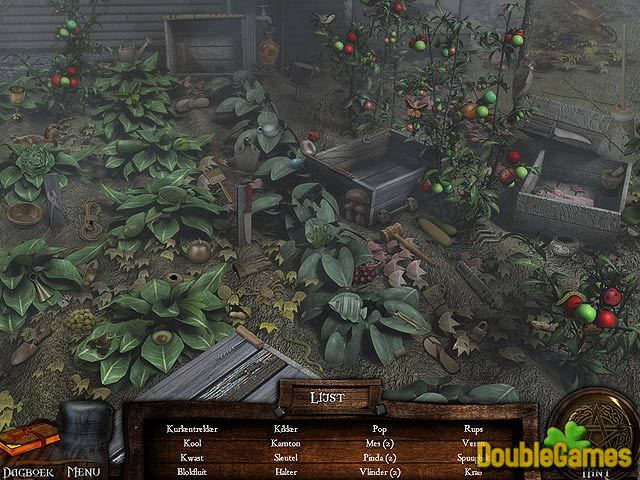Select Rups in the item list
This screenshot has width=640, height=480.
point(473,428)
